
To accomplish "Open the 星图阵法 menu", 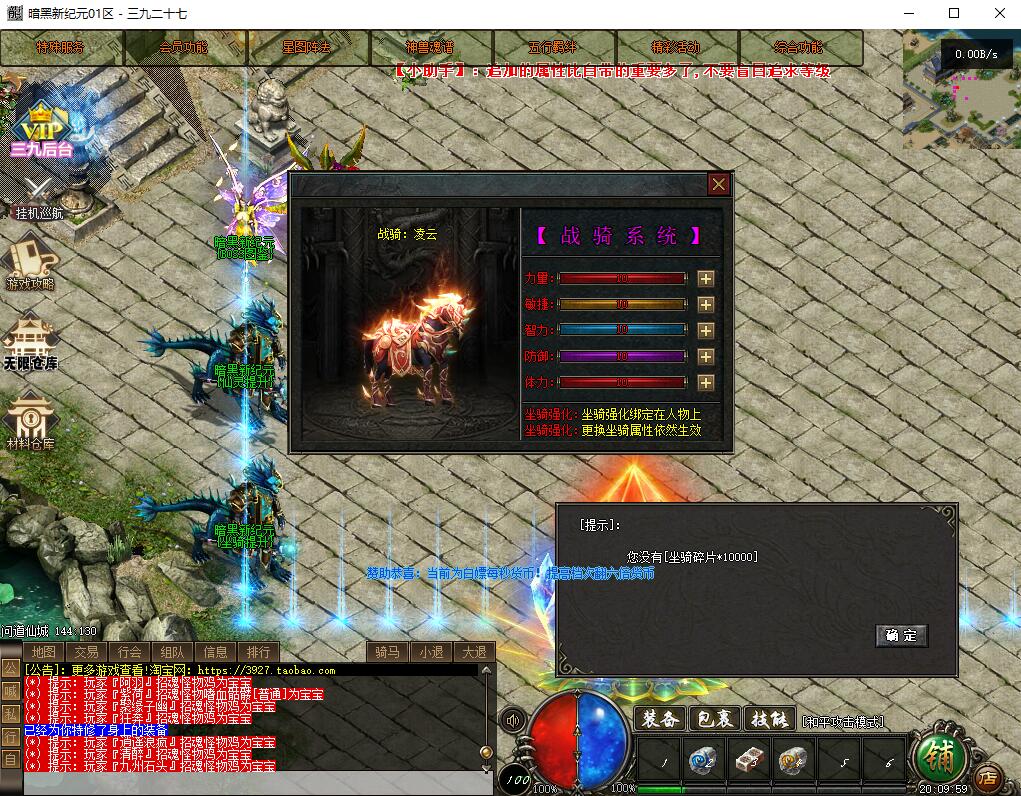I will click(x=307, y=47).
